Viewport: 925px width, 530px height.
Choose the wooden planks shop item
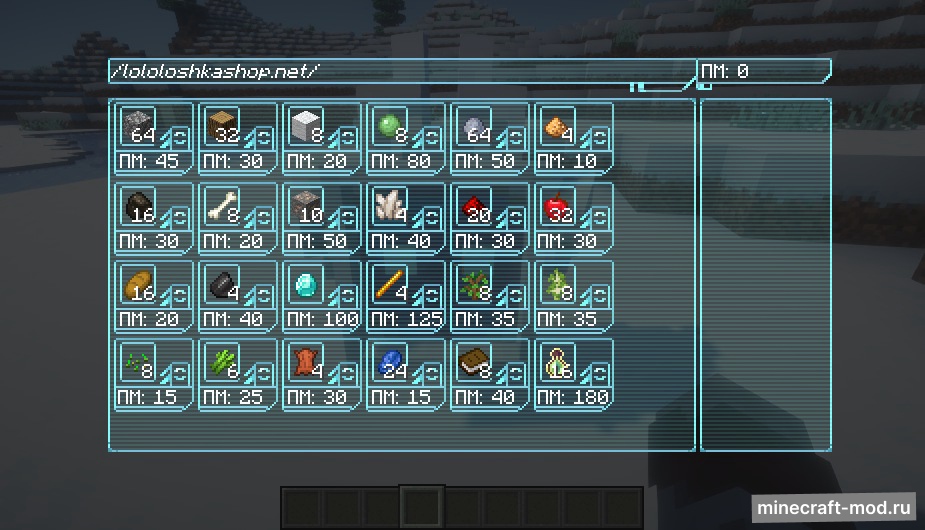tap(222, 127)
